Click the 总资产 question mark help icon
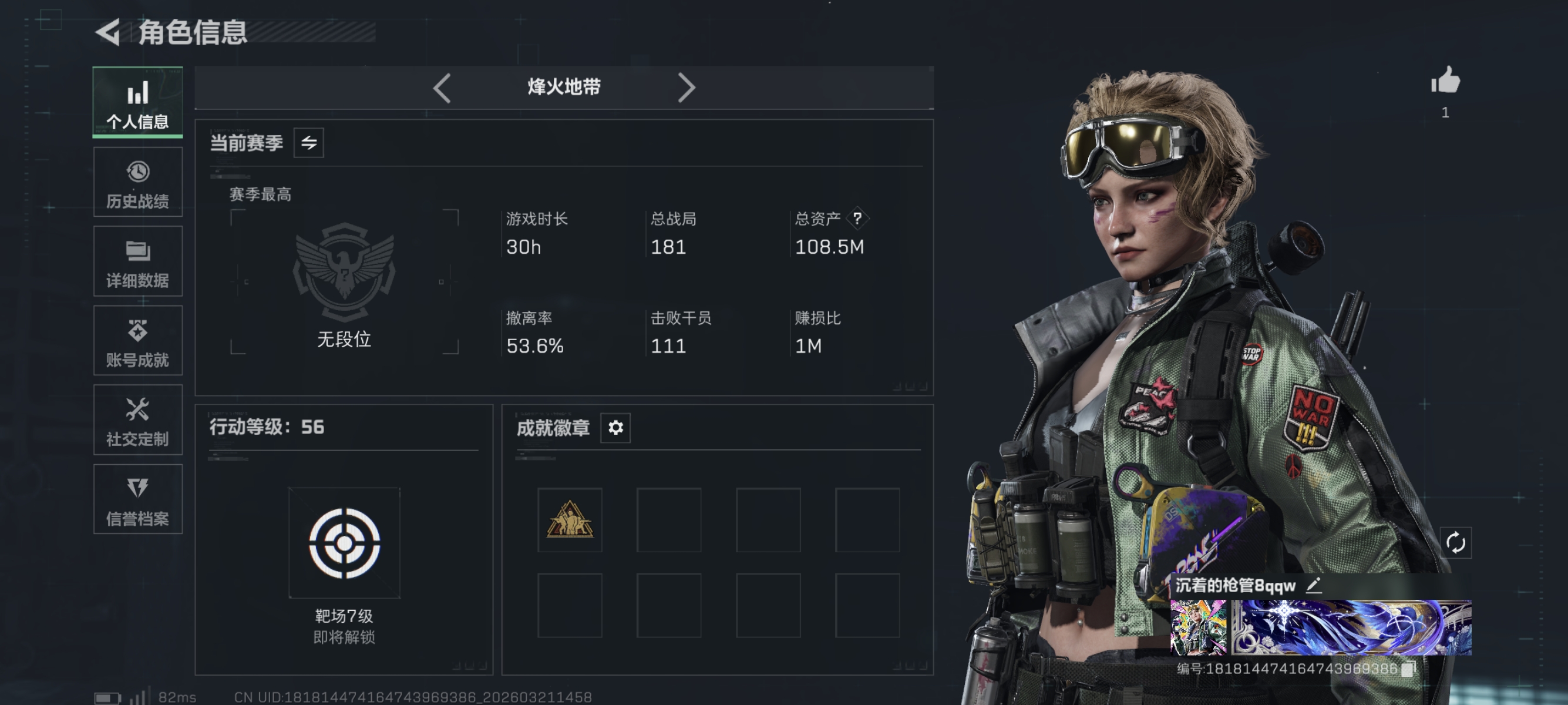 click(857, 218)
